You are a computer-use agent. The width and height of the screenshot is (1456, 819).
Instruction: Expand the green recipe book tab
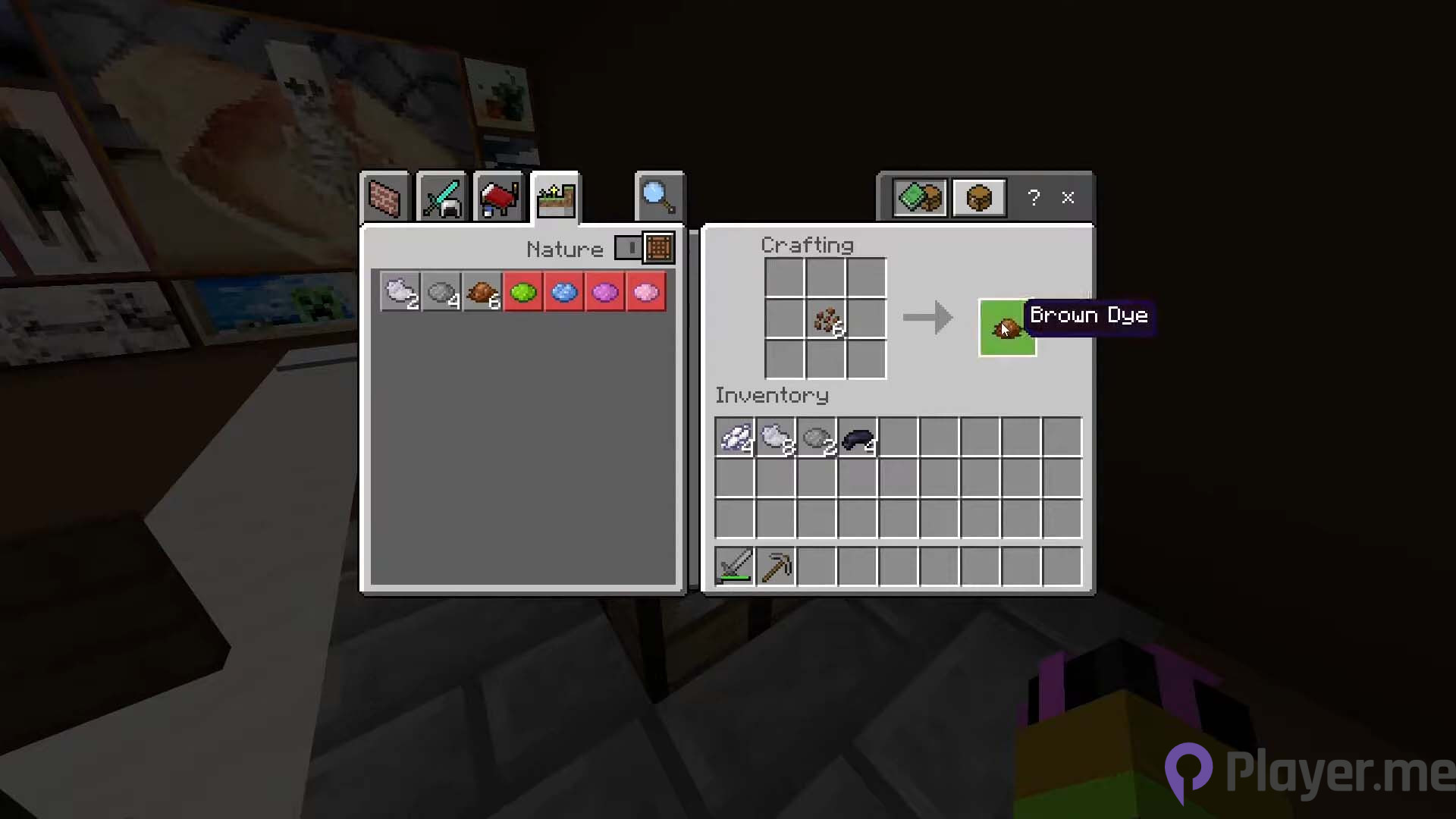[x=919, y=197]
